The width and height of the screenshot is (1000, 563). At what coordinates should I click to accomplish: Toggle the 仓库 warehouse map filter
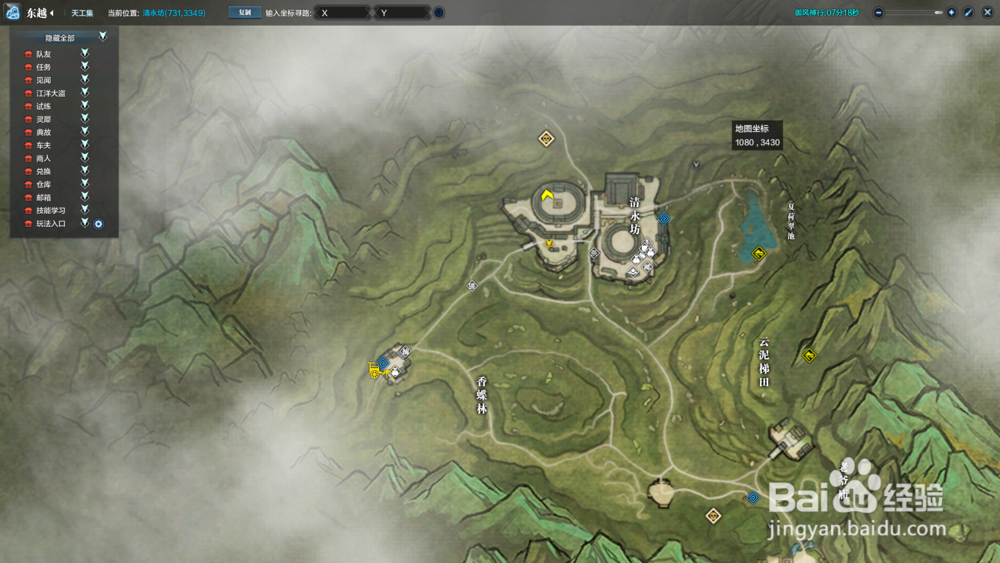click(x=85, y=184)
